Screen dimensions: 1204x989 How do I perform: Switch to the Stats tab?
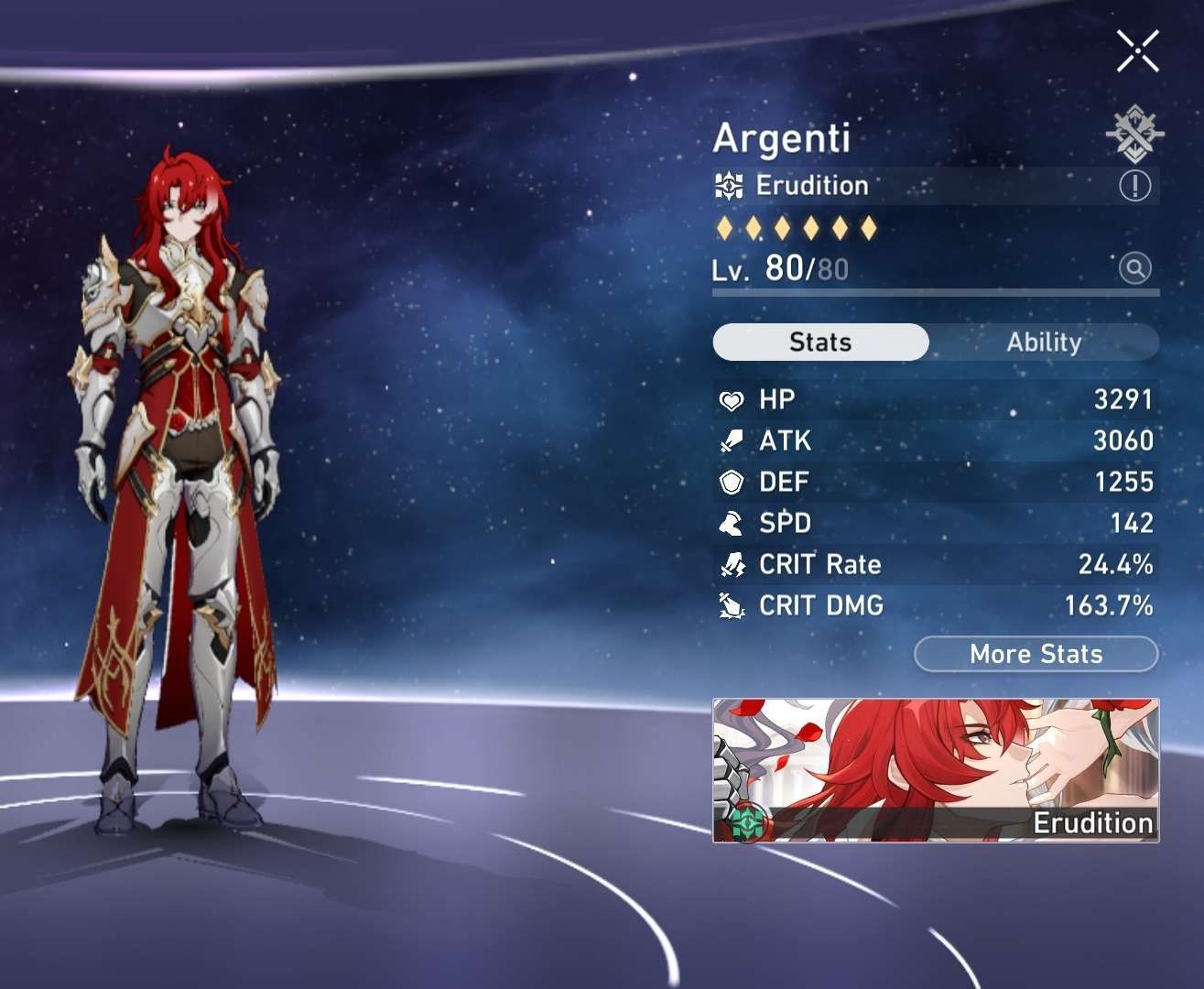(819, 342)
